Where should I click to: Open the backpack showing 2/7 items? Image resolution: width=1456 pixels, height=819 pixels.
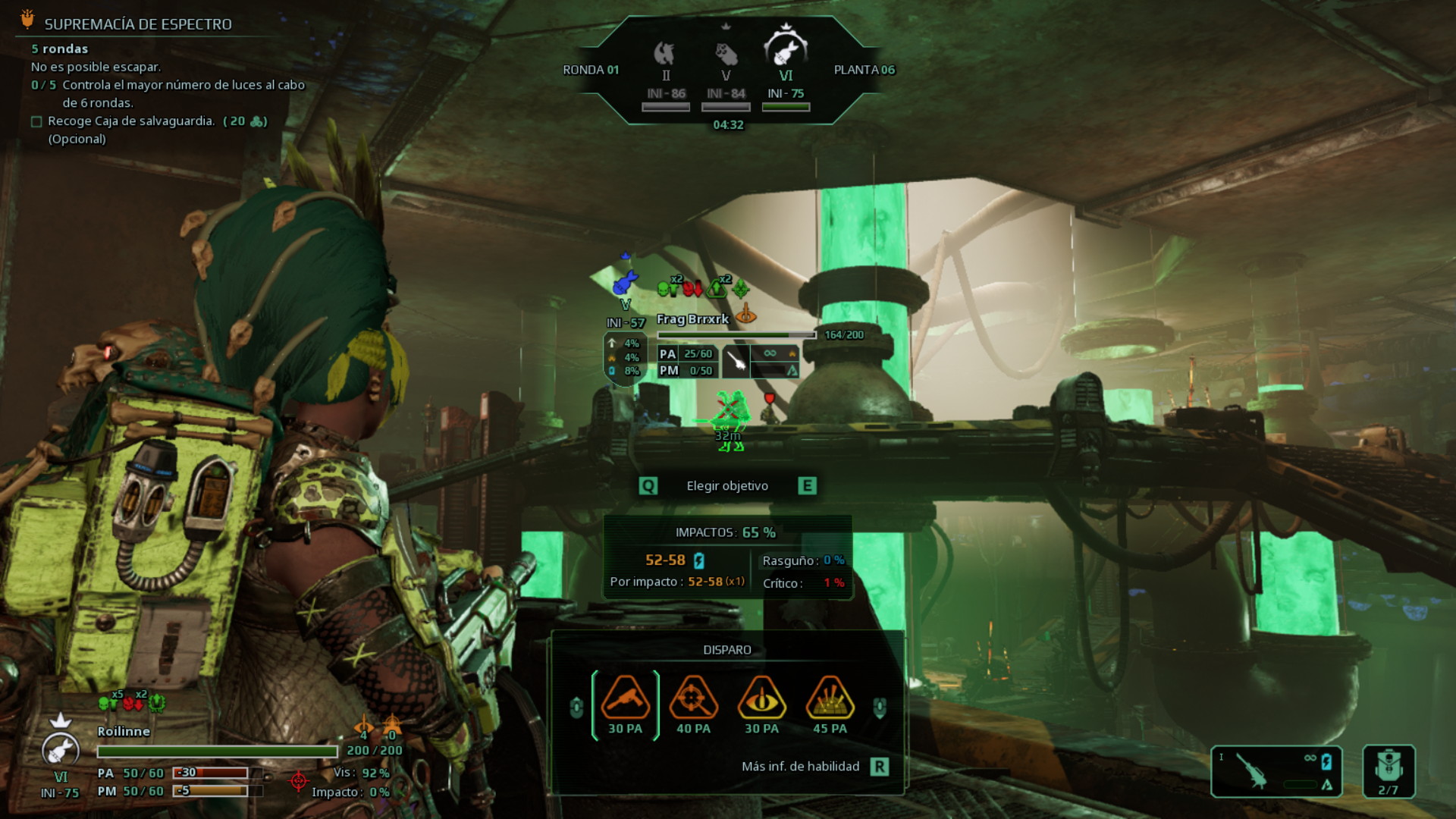tap(1389, 770)
